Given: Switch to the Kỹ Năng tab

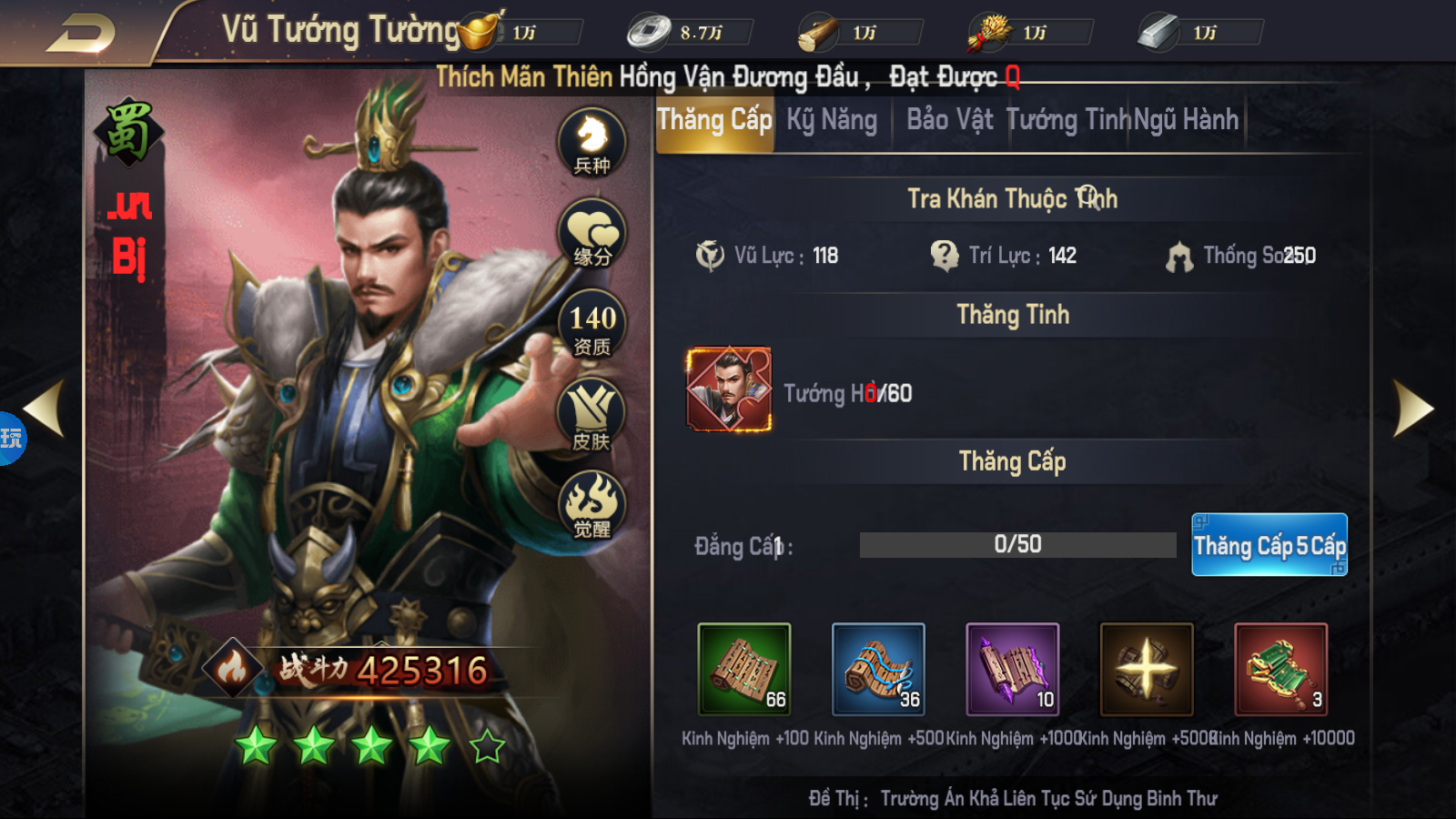Looking at the screenshot, I should click(x=831, y=119).
